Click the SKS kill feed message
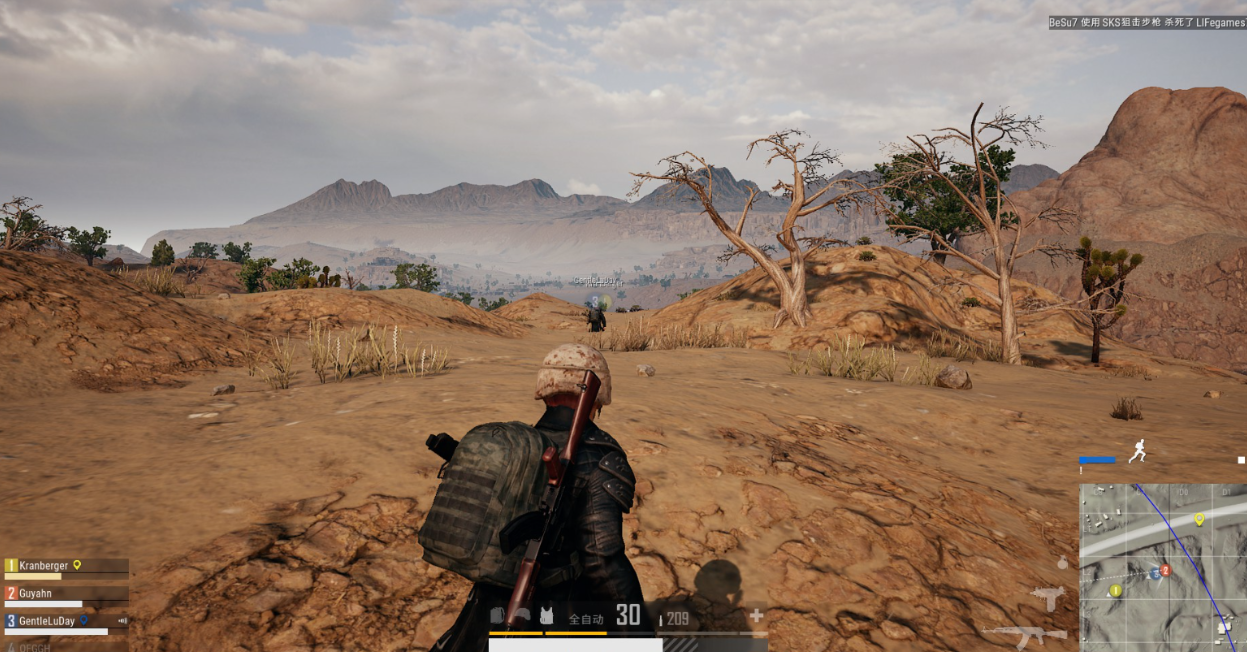The width and height of the screenshot is (1247, 652). tap(1147, 22)
